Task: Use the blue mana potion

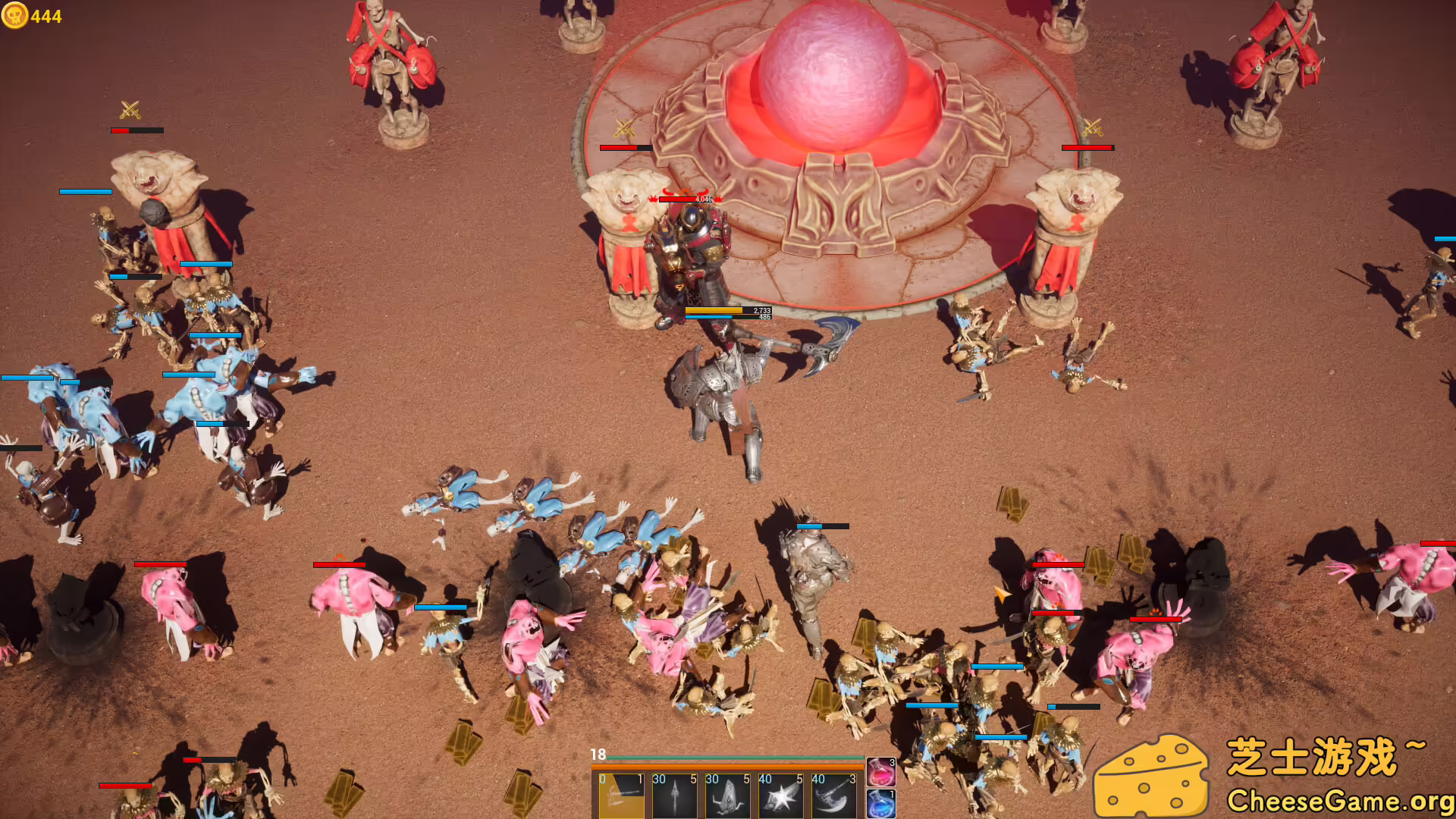Action: (x=880, y=804)
